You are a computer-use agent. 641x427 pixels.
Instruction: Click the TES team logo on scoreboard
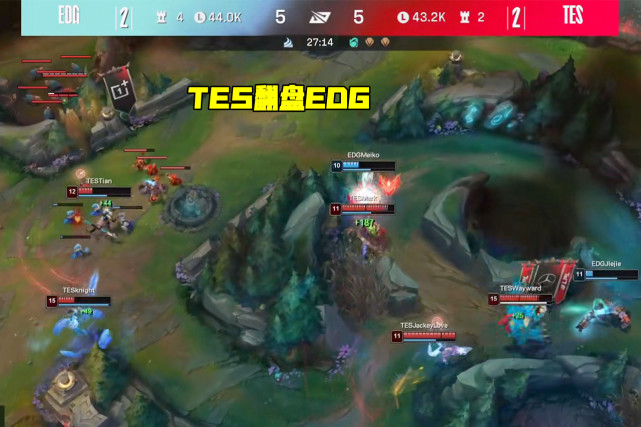[x=573, y=16]
